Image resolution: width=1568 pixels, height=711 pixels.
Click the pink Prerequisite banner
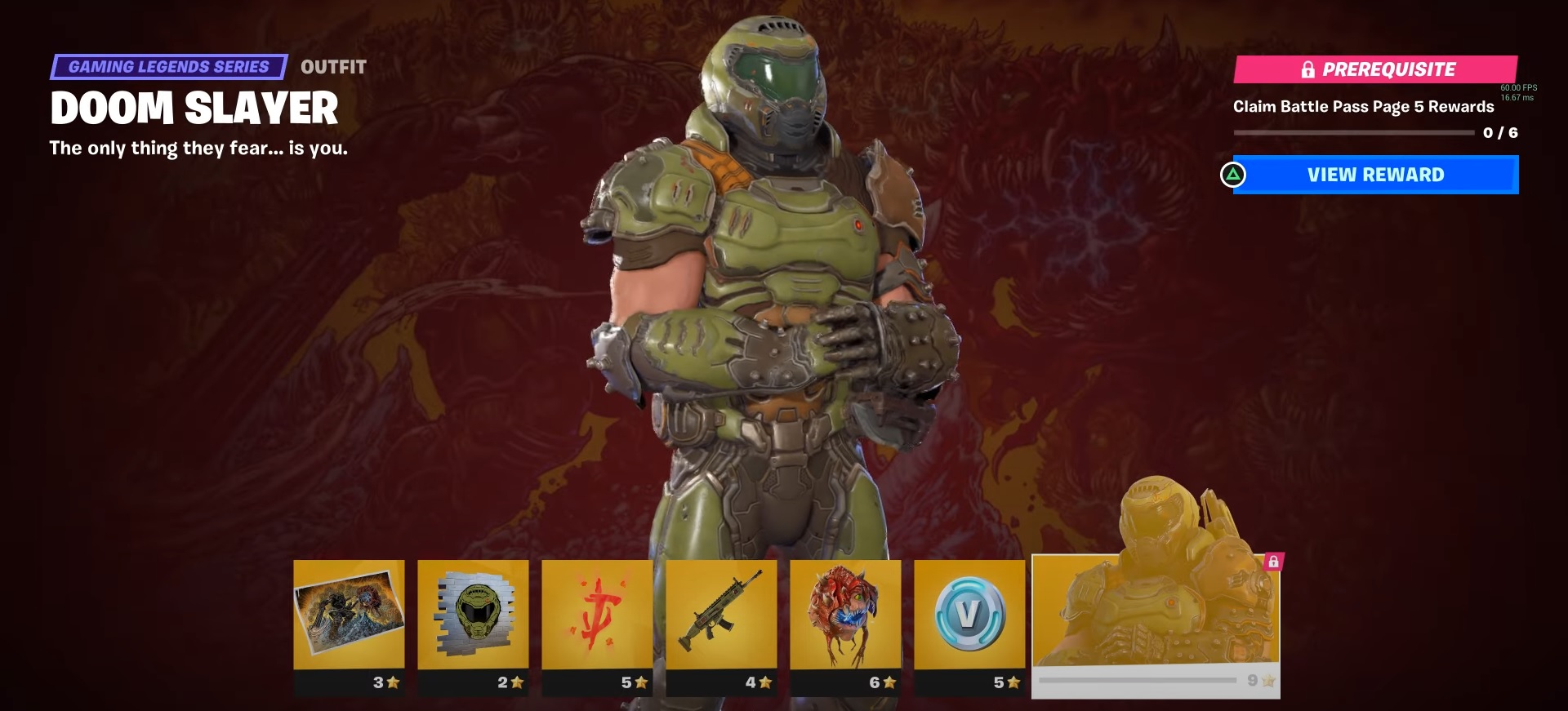pos(1375,69)
